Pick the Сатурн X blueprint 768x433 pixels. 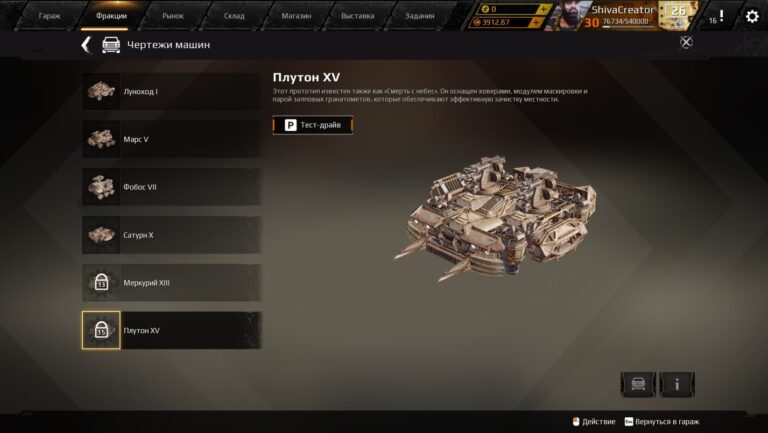[x=171, y=235]
